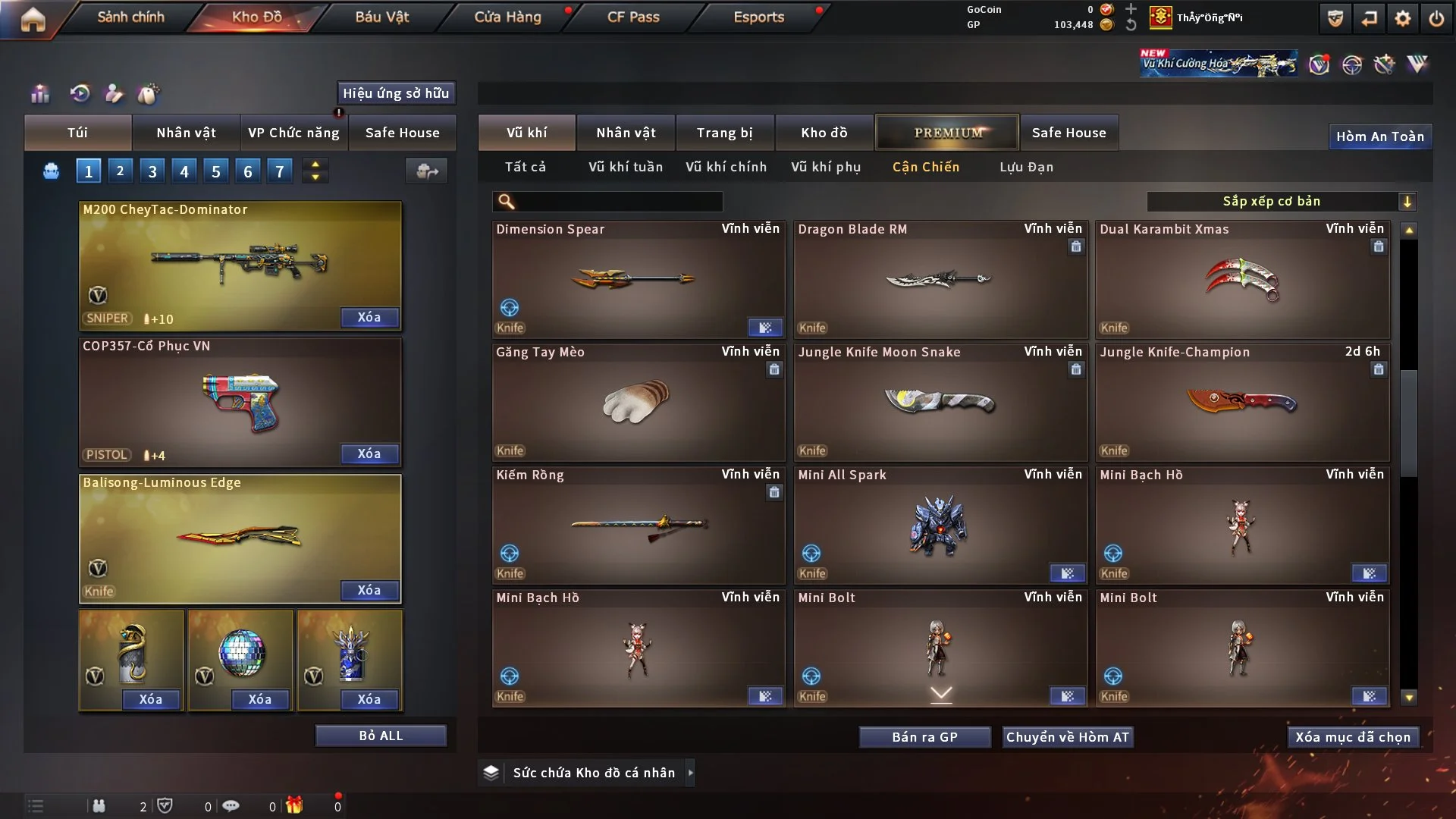This screenshot has width=1456, height=819.
Task: Pick the Găng Tay Mèo melee item
Action: (x=637, y=403)
